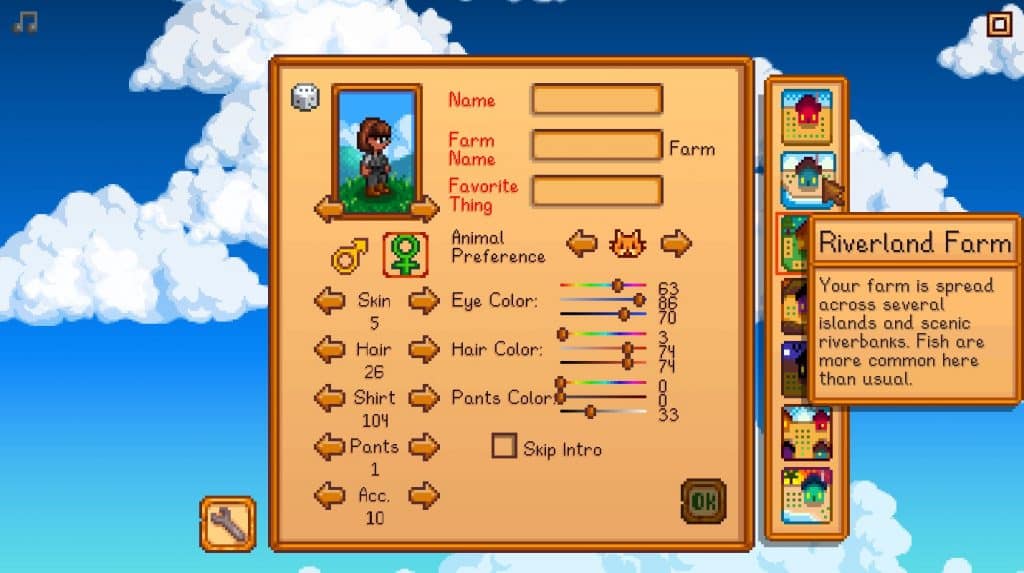
Task: Choose the male gender symbol
Action: tap(349, 257)
